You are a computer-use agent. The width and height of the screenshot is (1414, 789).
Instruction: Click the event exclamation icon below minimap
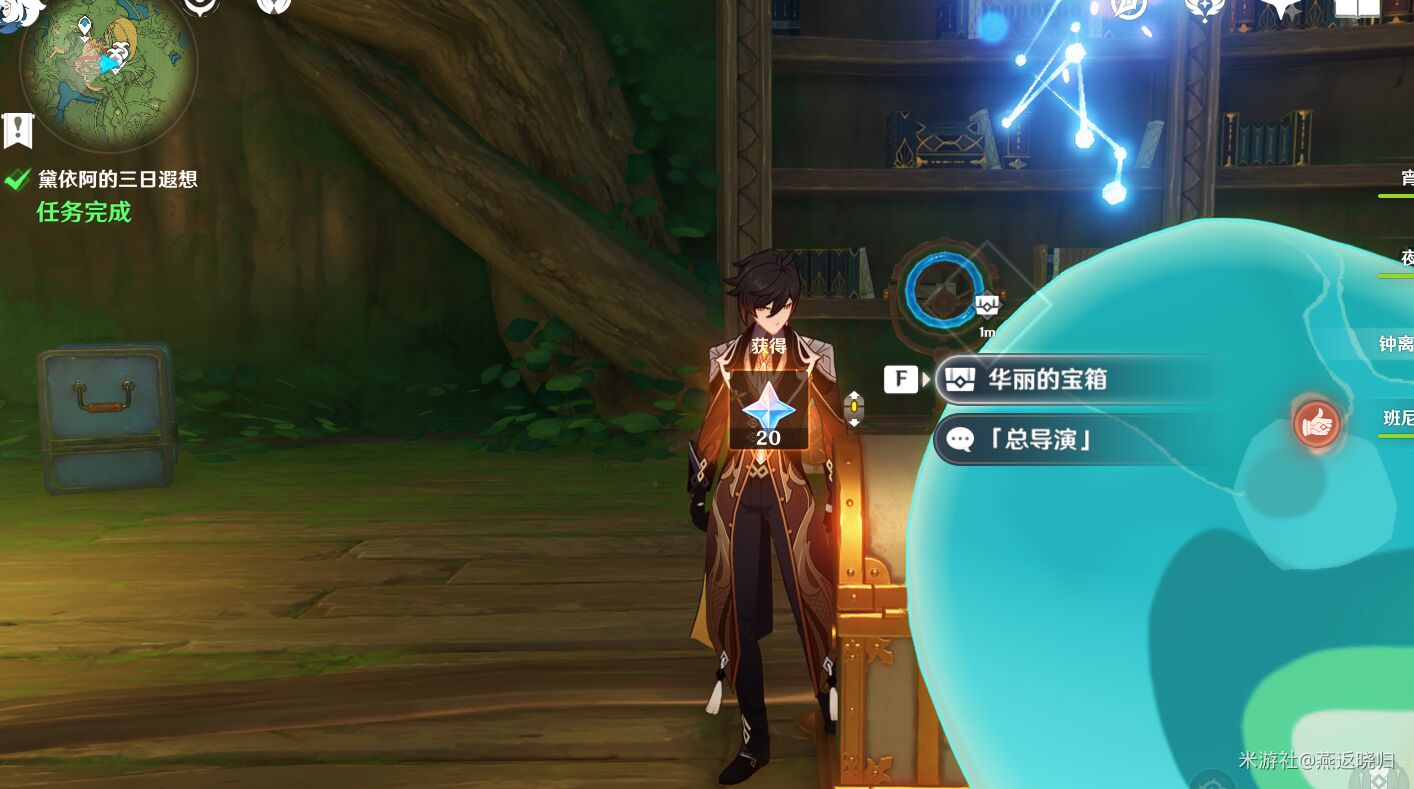(17, 128)
